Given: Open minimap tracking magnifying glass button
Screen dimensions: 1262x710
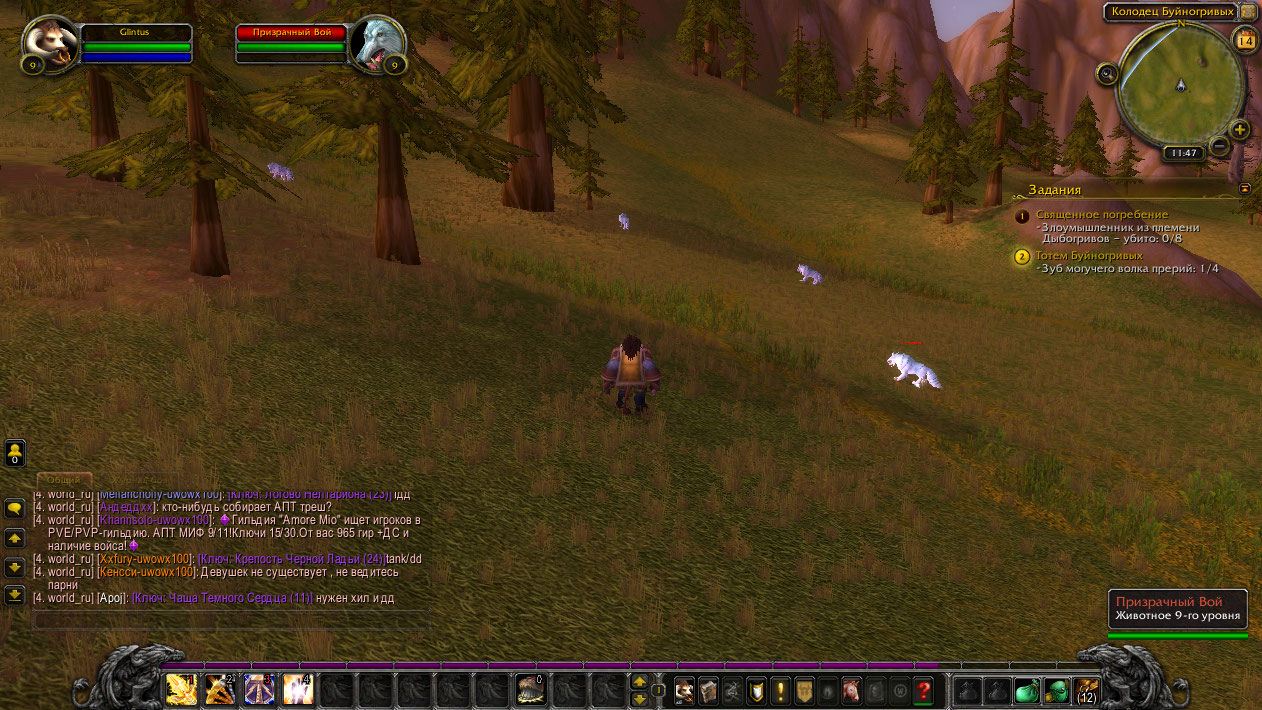Looking at the screenshot, I should pyautogui.click(x=1107, y=73).
